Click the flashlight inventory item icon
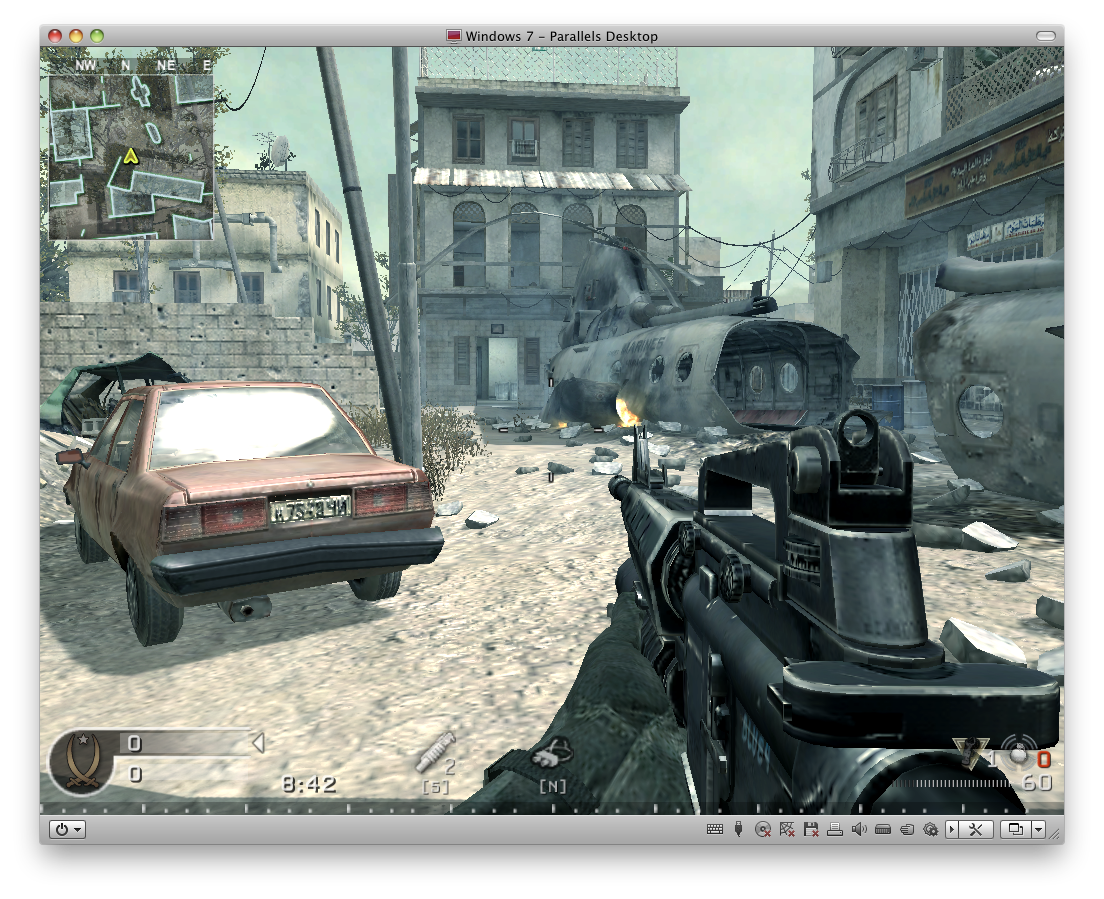This screenshot has width=1104, height=899. pyautogui.click(x=434, y=752)
